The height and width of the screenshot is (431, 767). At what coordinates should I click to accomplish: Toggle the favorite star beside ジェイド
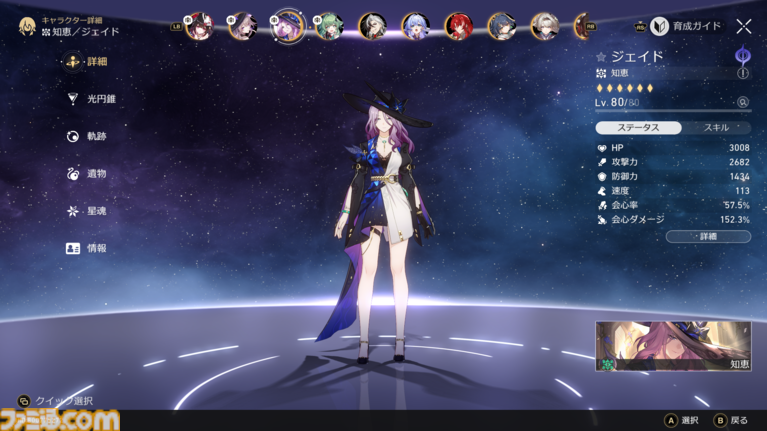[x=601, y=57]
